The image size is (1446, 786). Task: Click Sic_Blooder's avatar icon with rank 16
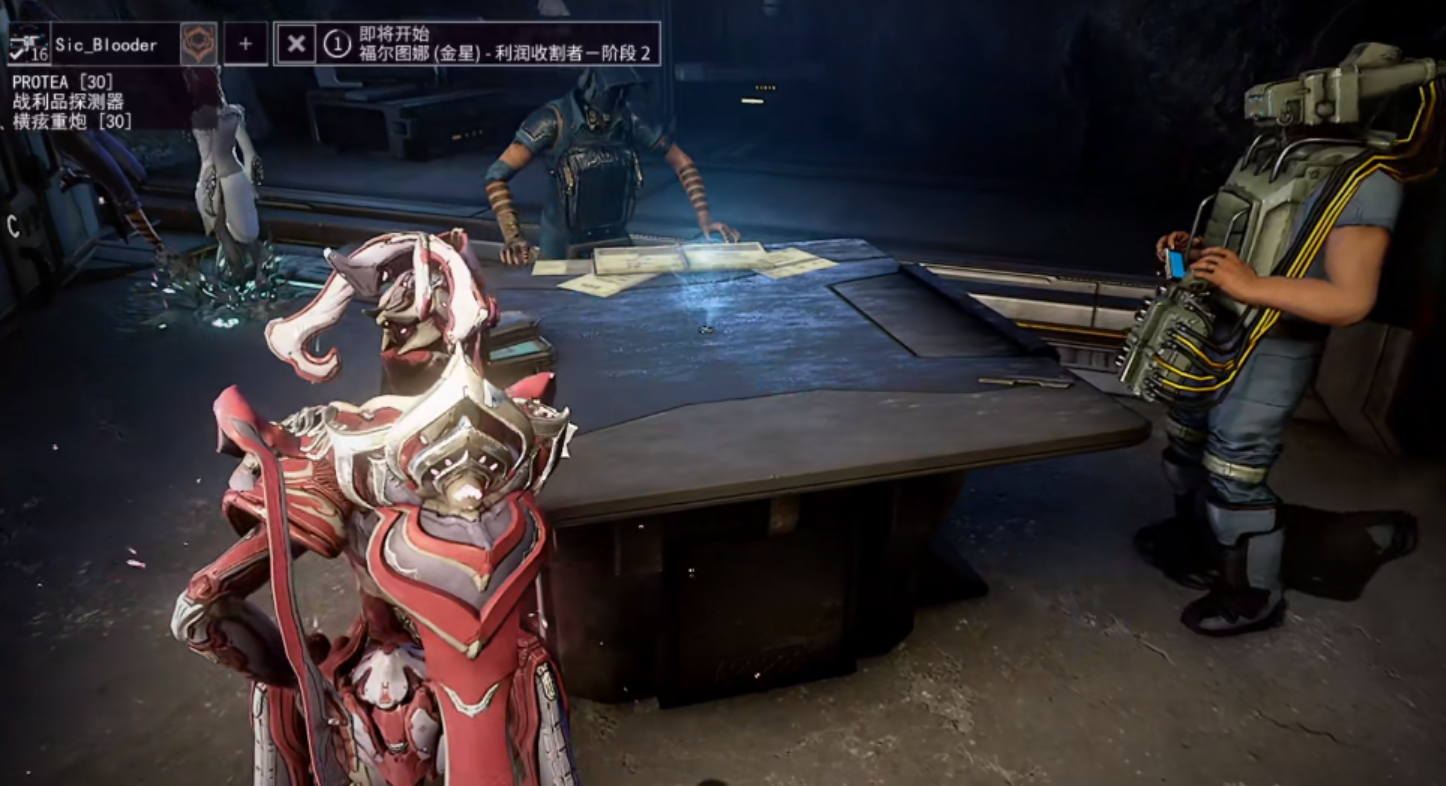[x=29, y=44]
